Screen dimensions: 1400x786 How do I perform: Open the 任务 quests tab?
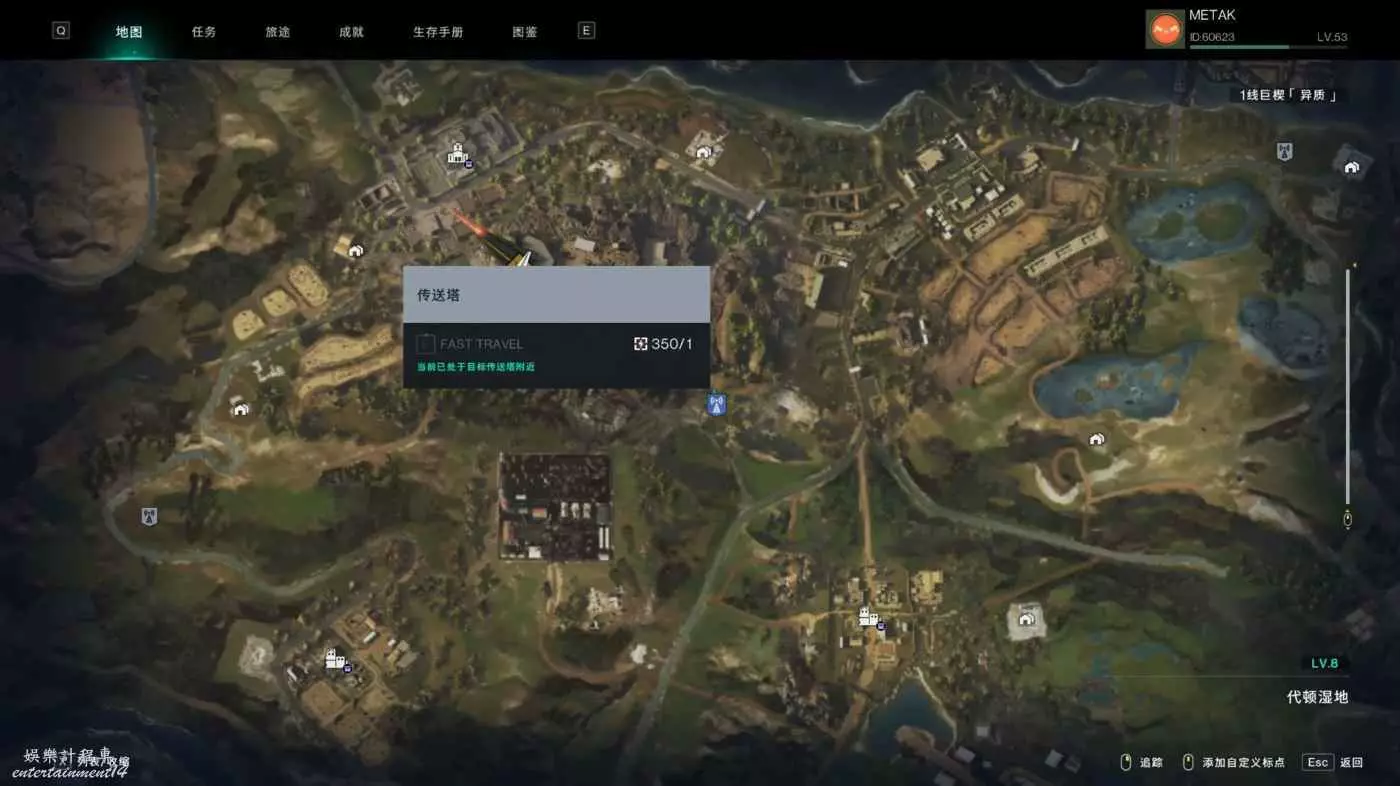tap(204, 32)
